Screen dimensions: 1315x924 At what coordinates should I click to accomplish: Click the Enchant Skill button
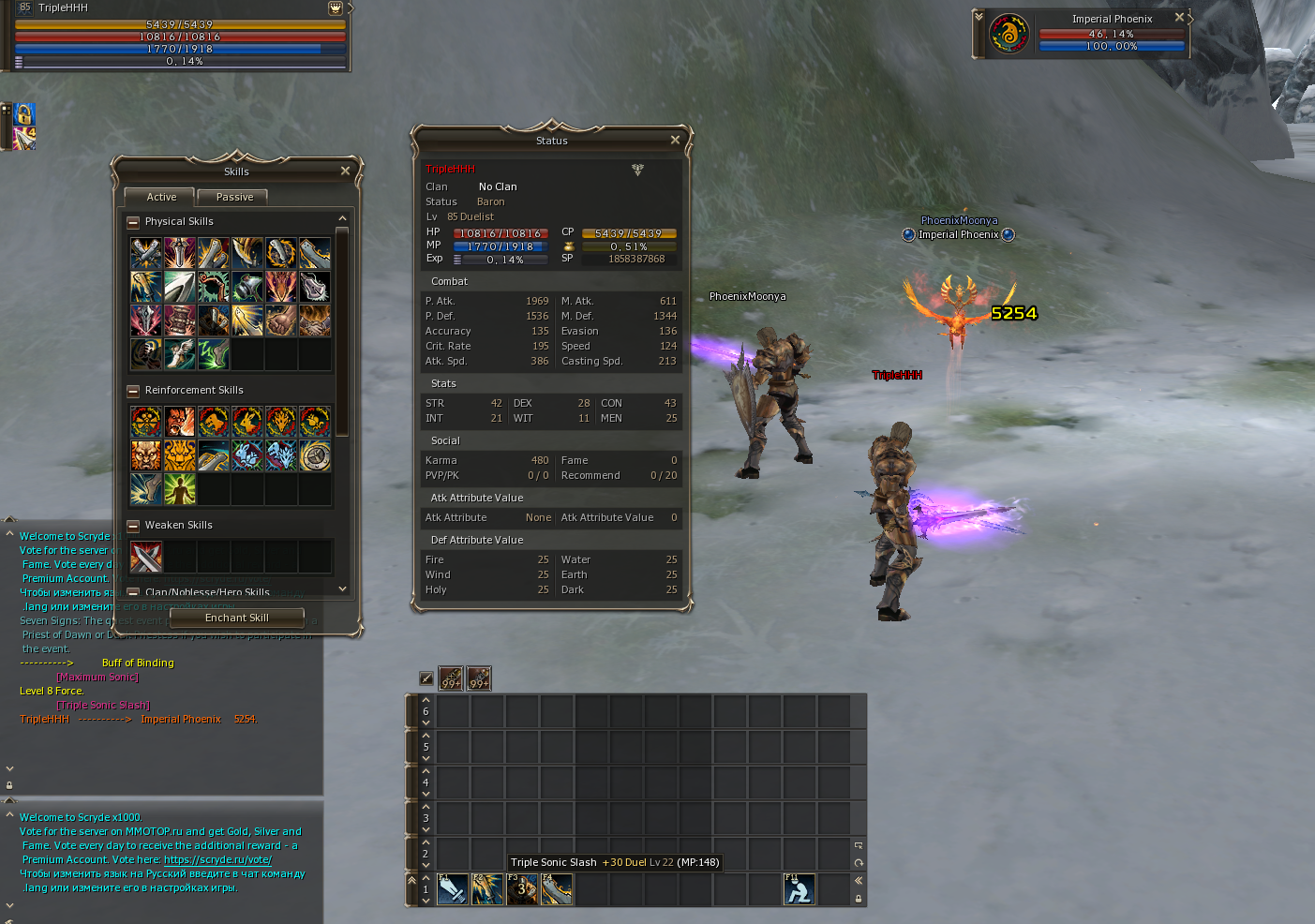pos(237,618)
